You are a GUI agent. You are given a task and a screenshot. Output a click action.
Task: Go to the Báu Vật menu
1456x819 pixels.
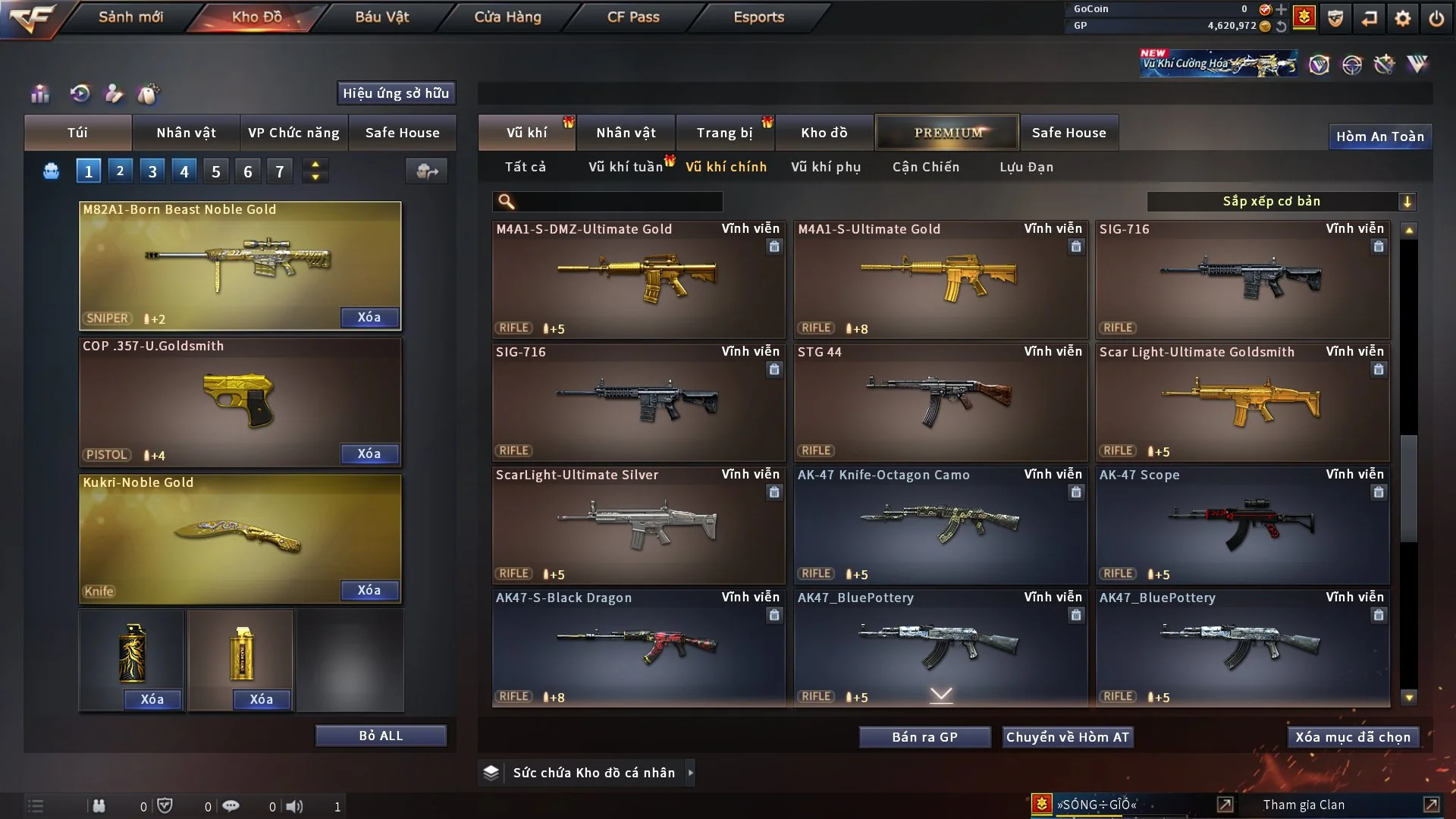coord(381,17)
